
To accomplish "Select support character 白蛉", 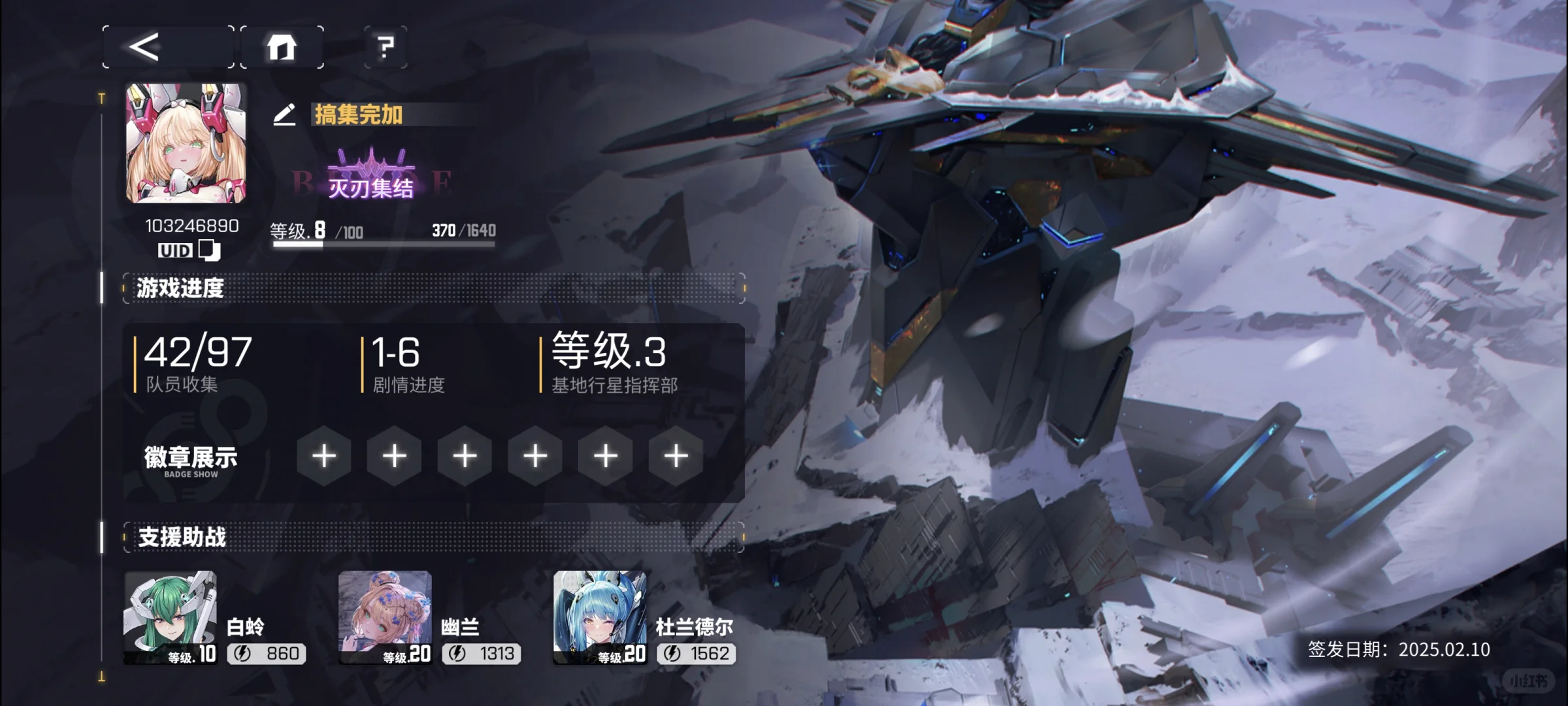I will coord(171,614).
